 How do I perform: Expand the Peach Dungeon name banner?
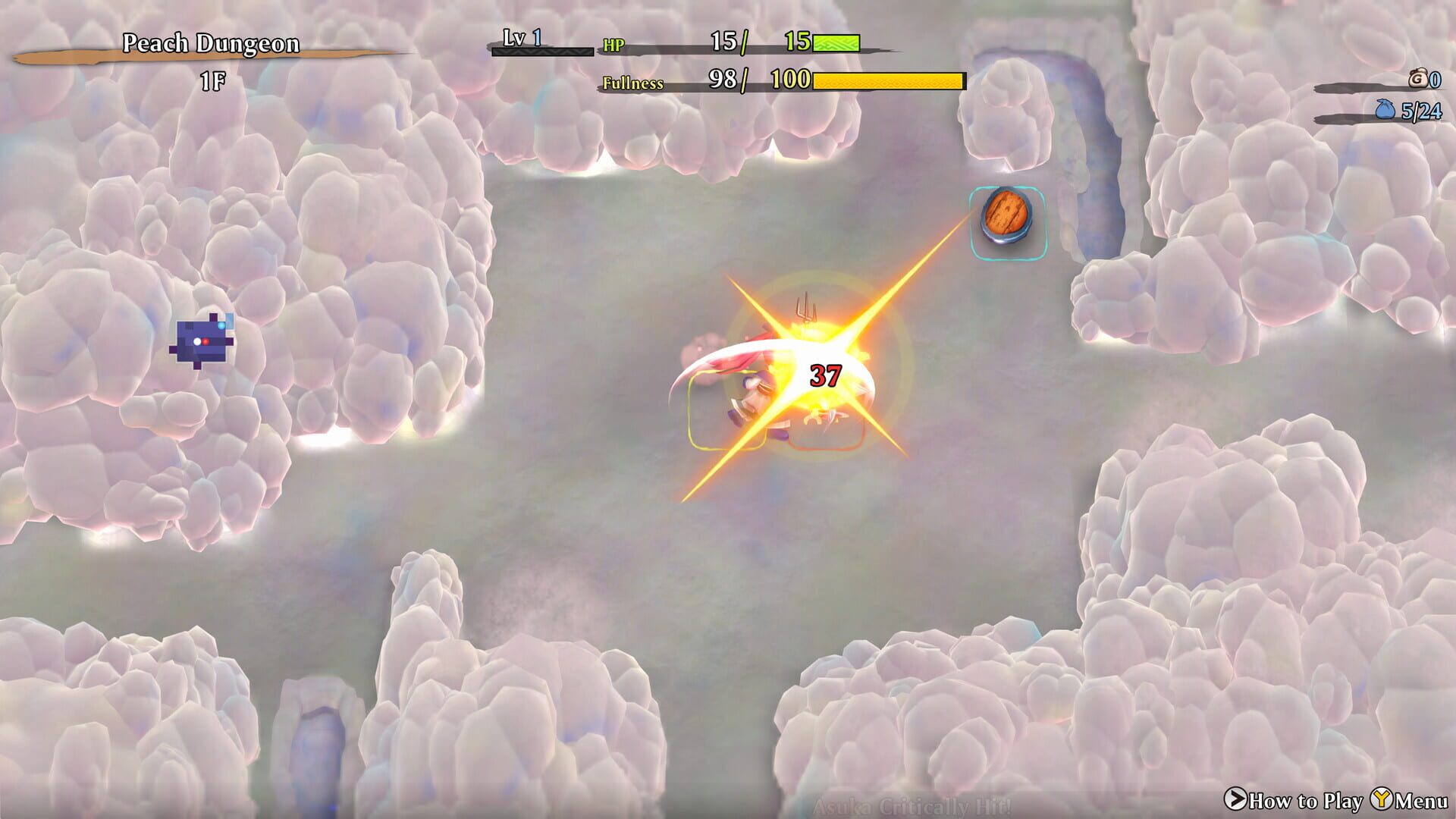click(x=212, y=44)
